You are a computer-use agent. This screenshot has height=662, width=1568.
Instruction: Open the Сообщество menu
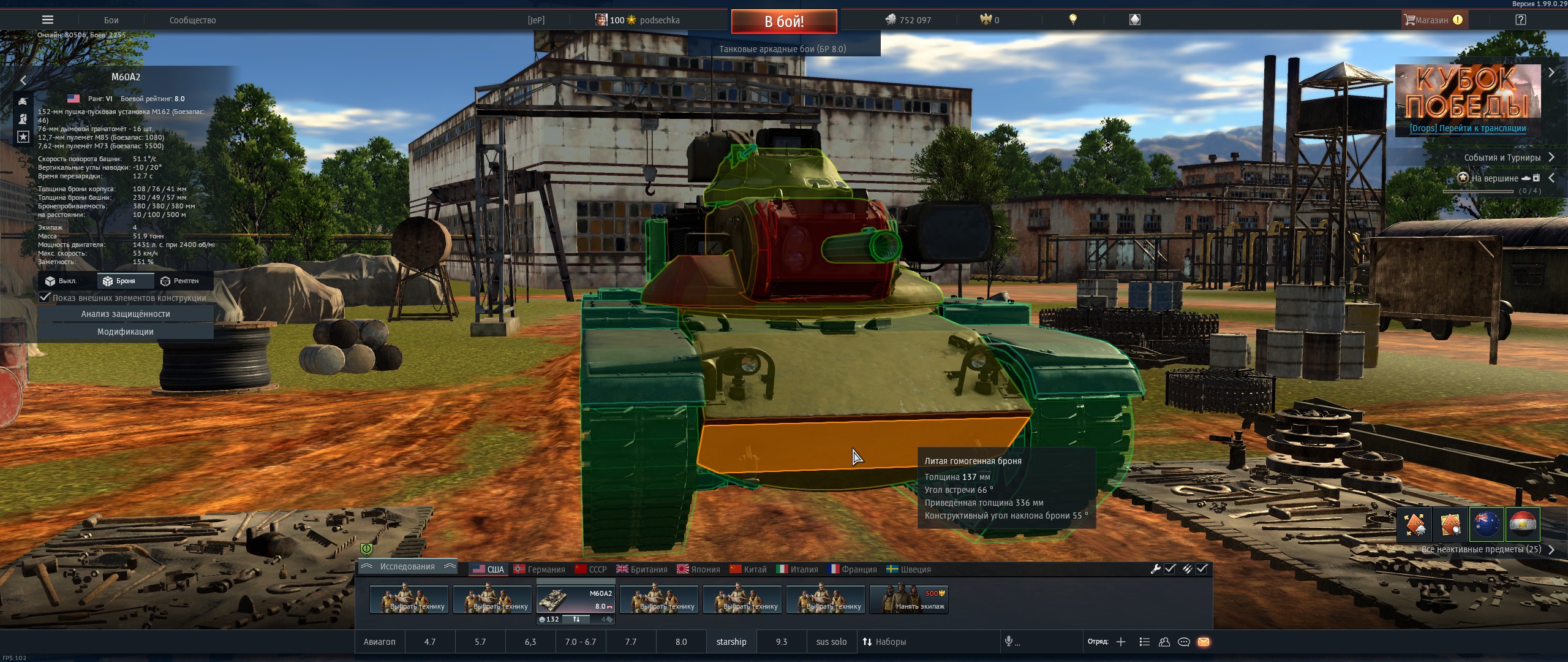click(x=192, y=20)
